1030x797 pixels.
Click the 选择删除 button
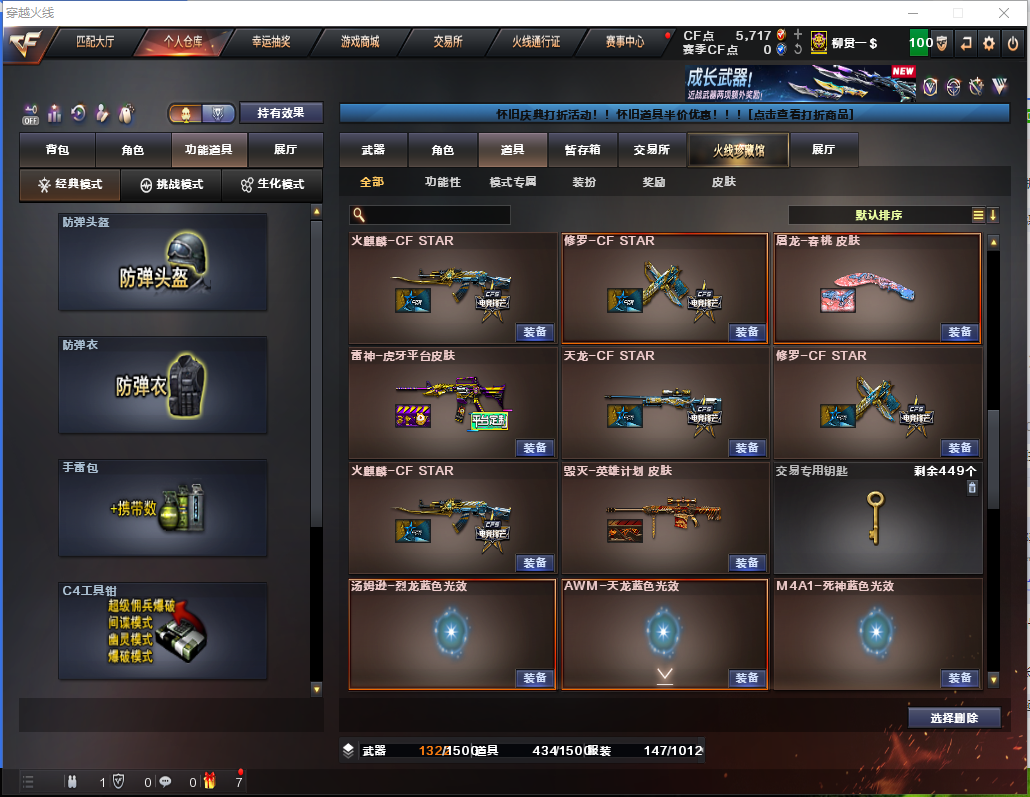coord(954,718)
